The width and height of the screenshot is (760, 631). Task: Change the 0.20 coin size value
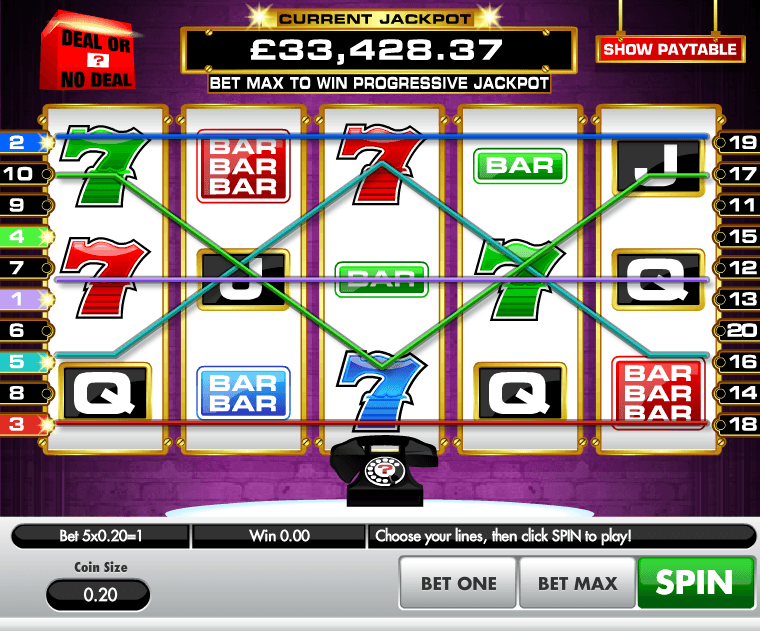98,594
